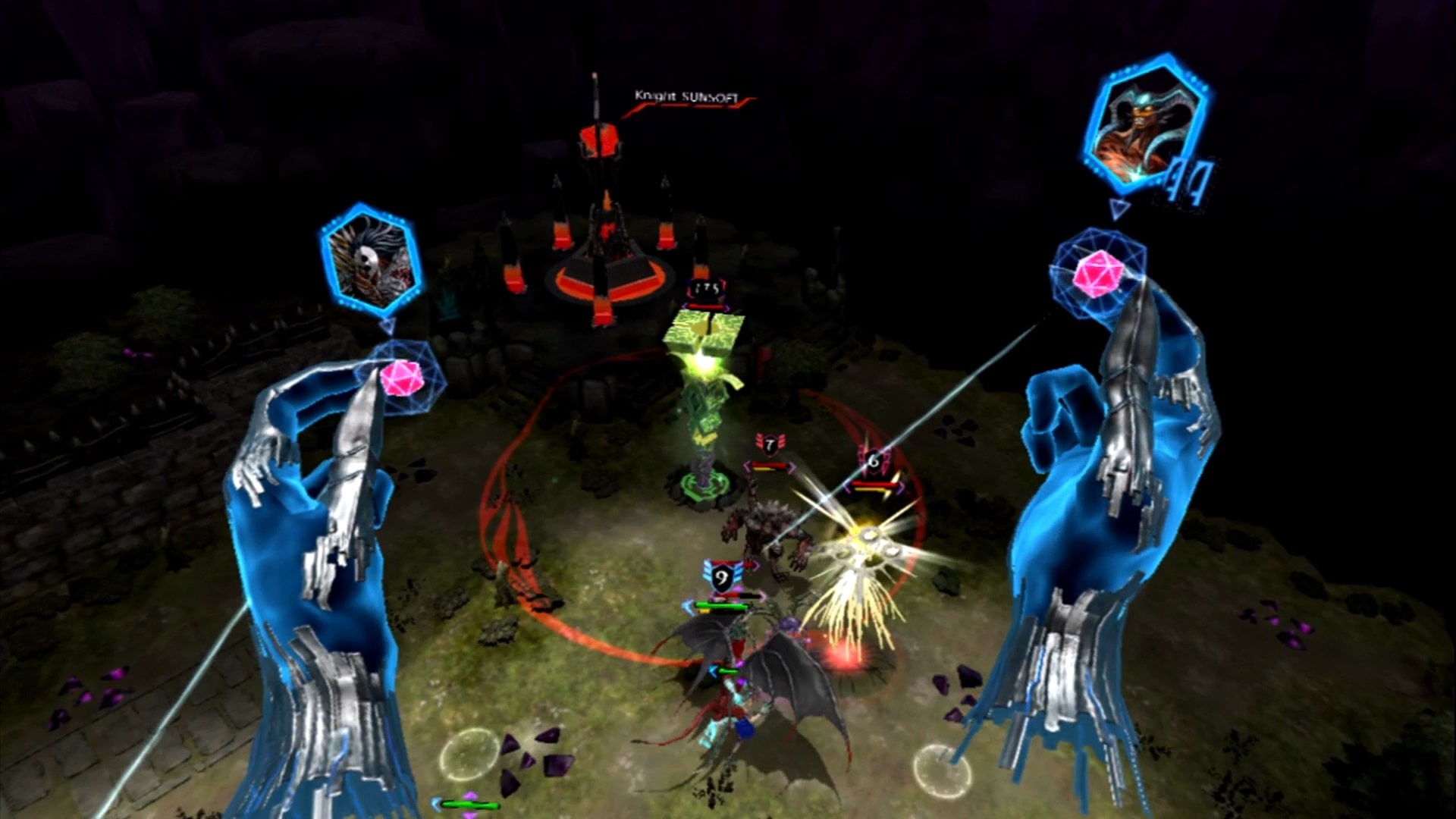Toggle the glowing circle under the right hand
The image size is (1456, 819).
(943, 773)
